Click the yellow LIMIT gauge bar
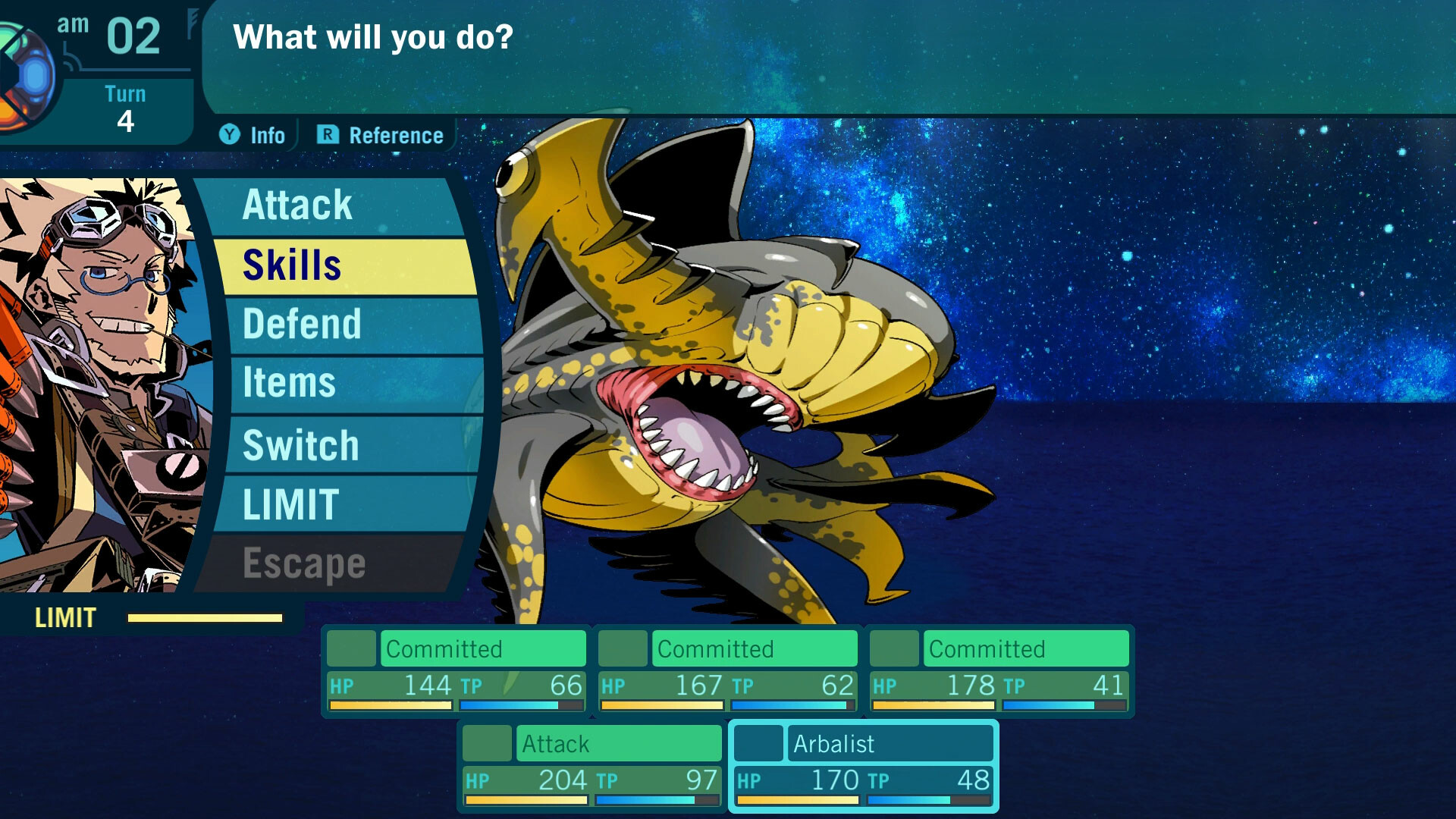 click(205, 619)
